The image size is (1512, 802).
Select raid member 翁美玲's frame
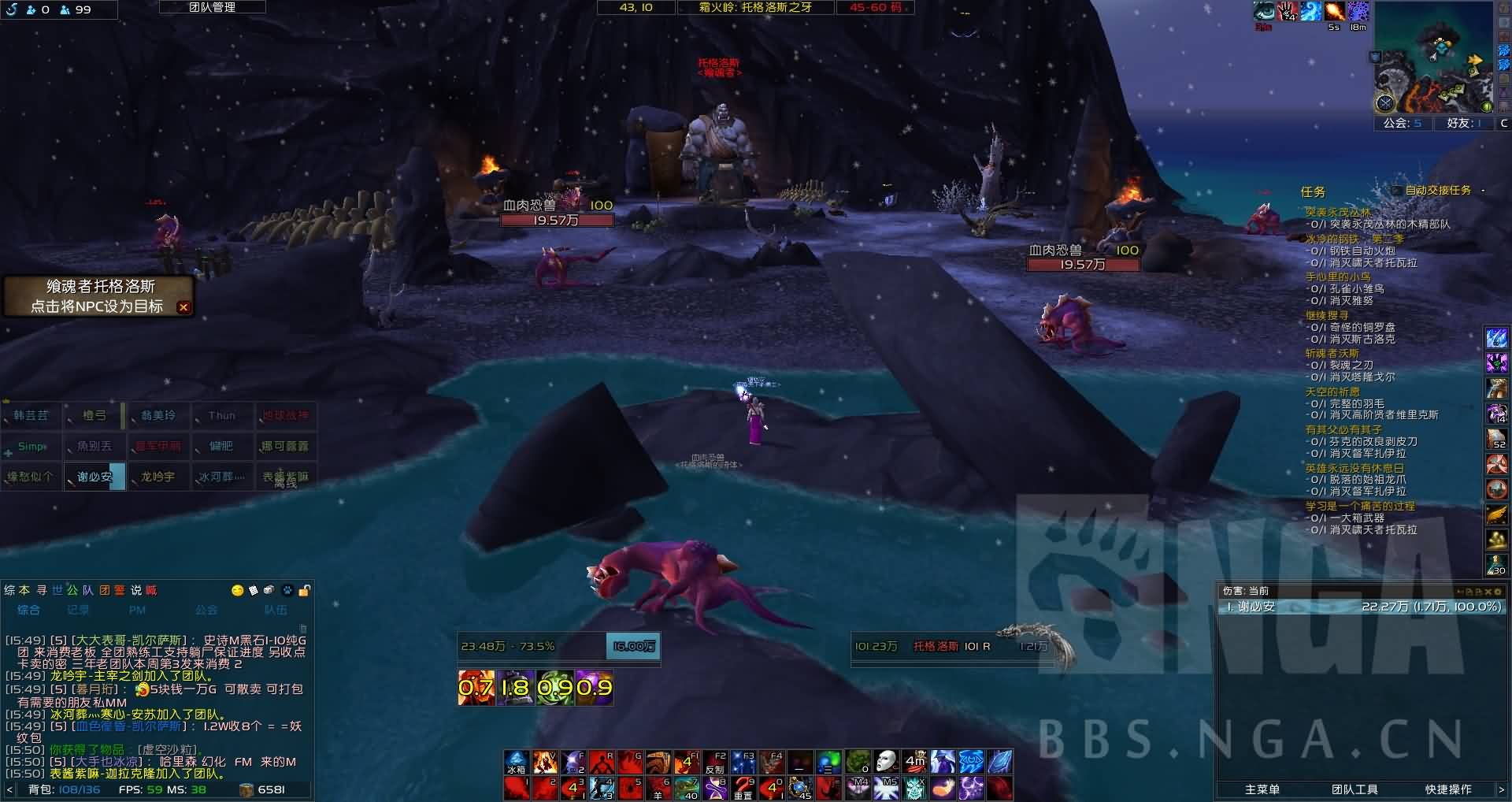tap(157, 415)
